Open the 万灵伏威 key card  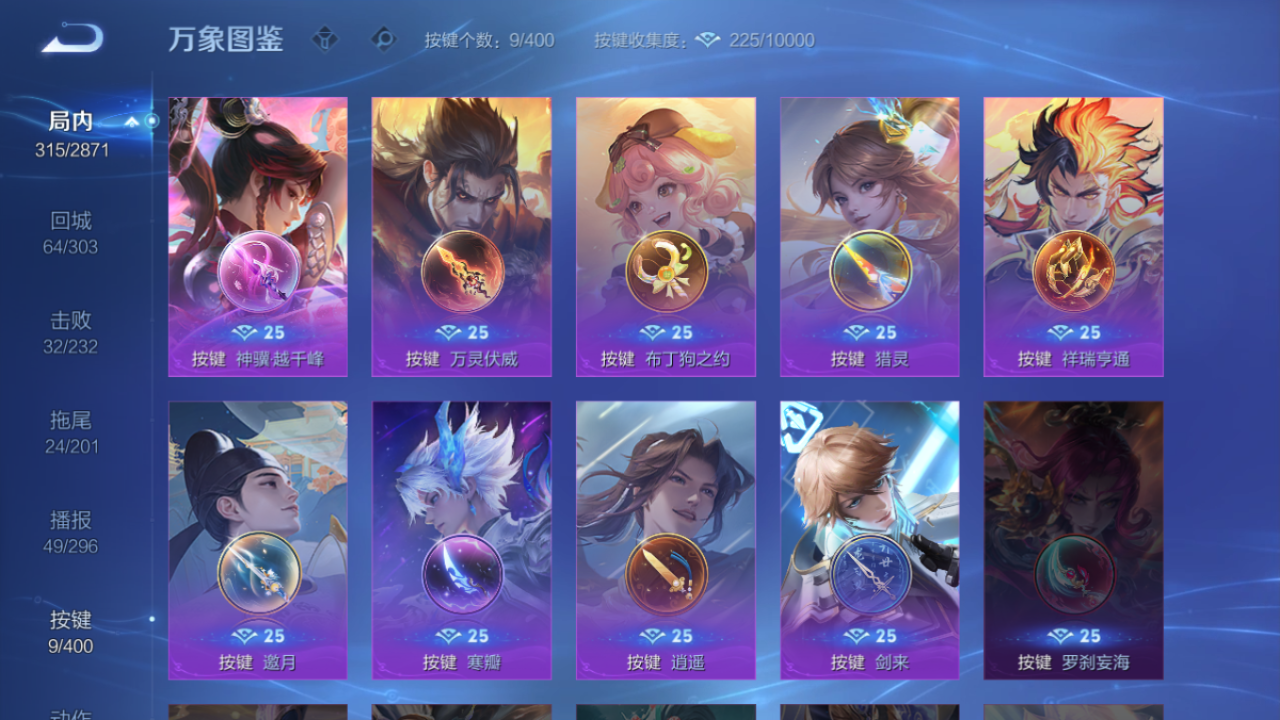point(461,237)
